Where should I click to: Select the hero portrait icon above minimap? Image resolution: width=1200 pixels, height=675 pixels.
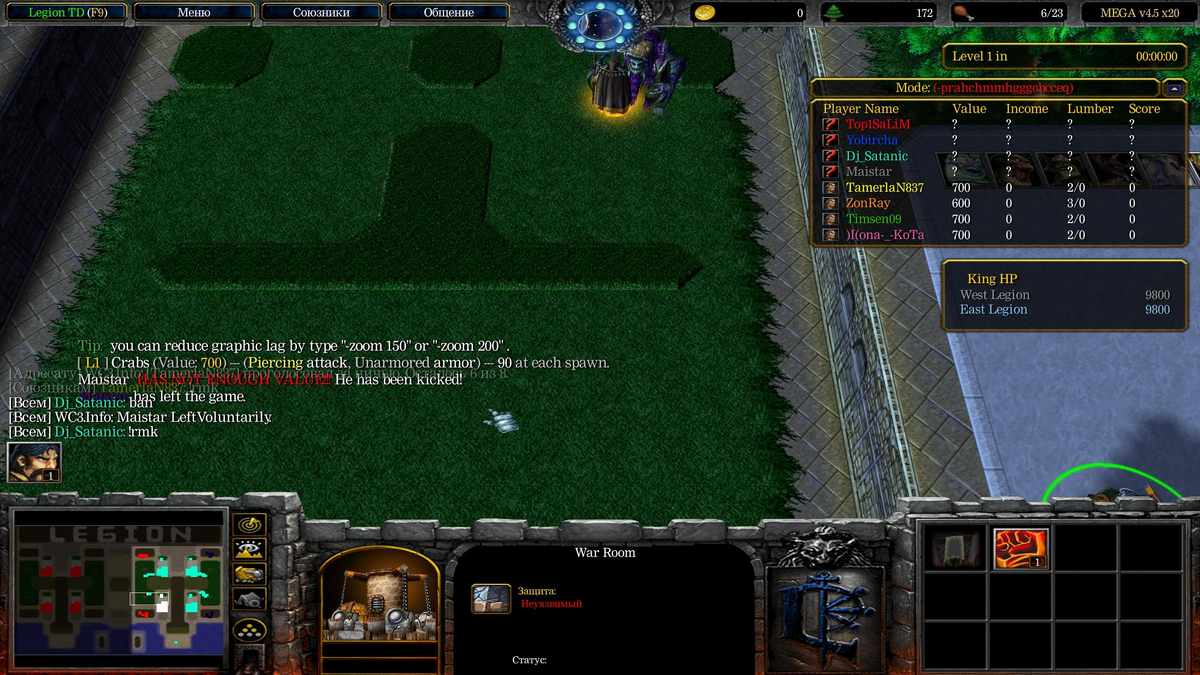(x=34, y=462)
